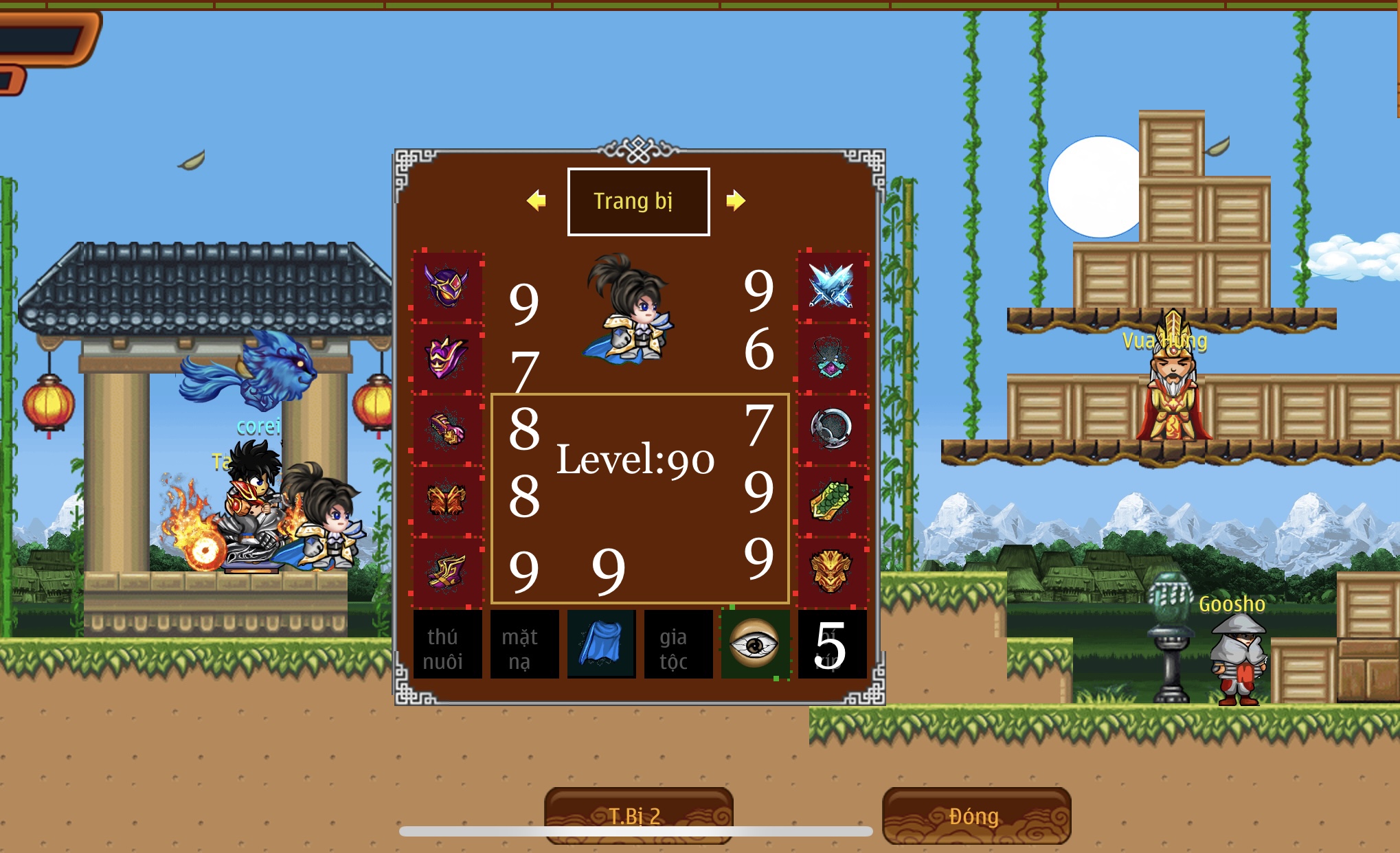Select the teal necklace equipment slot
The height and width of the screenshot is (853, 1400).
point(831,357)
